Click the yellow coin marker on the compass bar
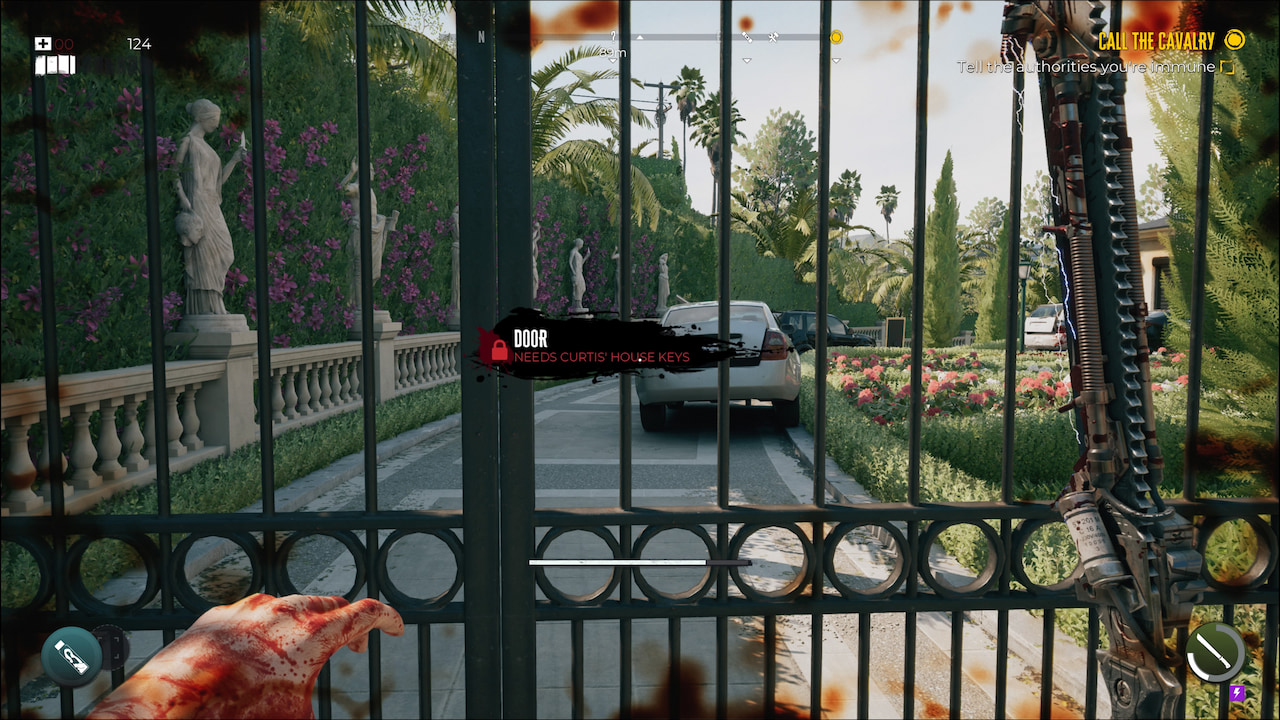 pos(836,38)
